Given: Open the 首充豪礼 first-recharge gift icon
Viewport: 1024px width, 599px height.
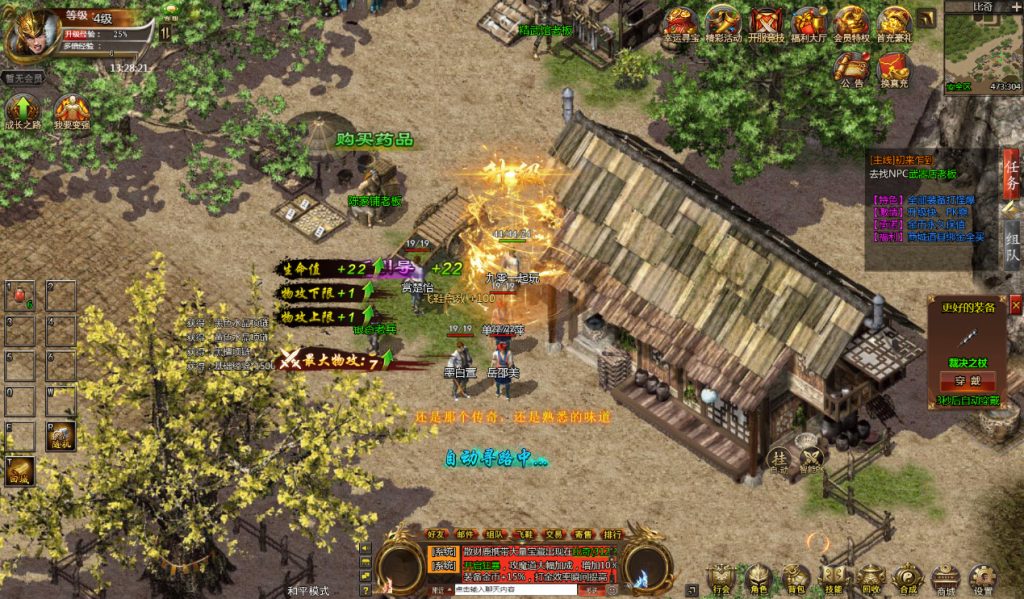Looking at the screenshot, I should 894,24.
